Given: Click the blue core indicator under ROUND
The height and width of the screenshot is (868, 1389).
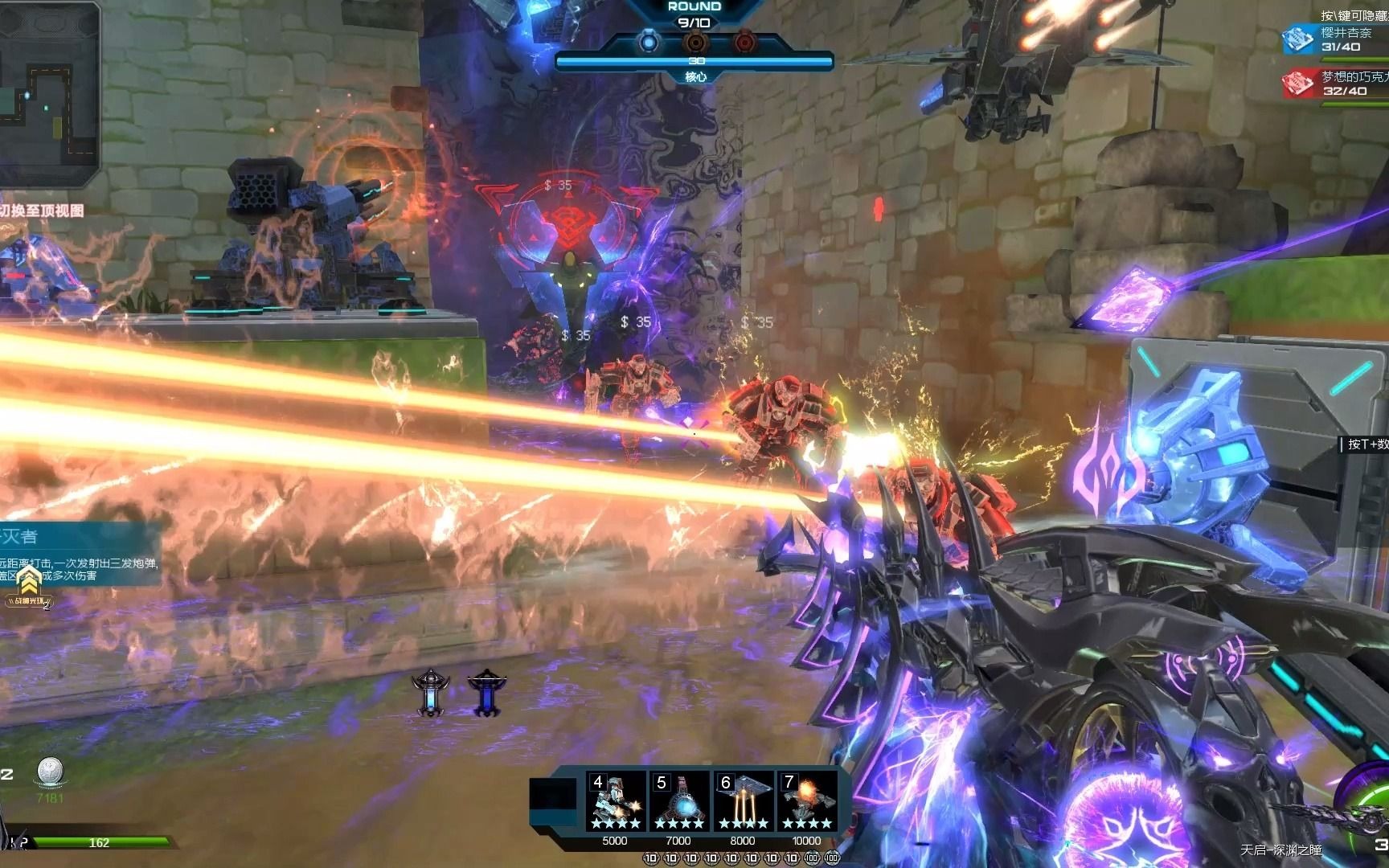Looking at the screenshot, I should point(648,42).
